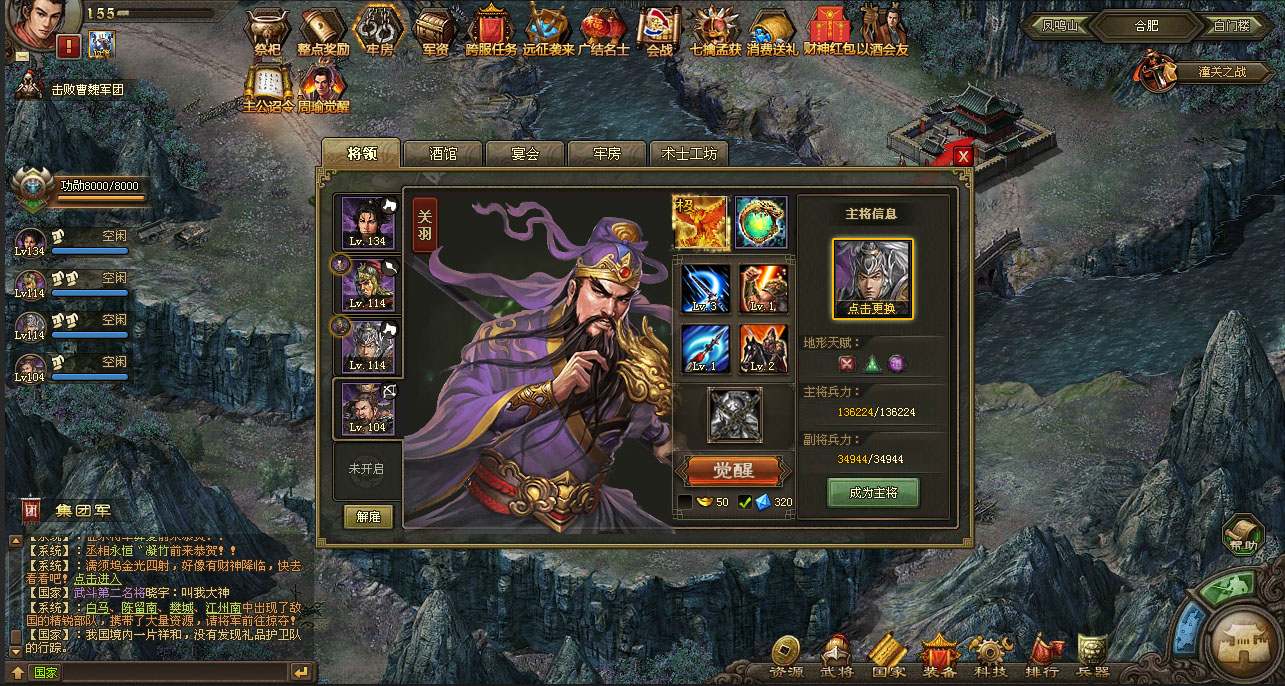This screenshot has width=1285, height=686.
Task: Close the generals panel with red X
Action: point(963,156)
